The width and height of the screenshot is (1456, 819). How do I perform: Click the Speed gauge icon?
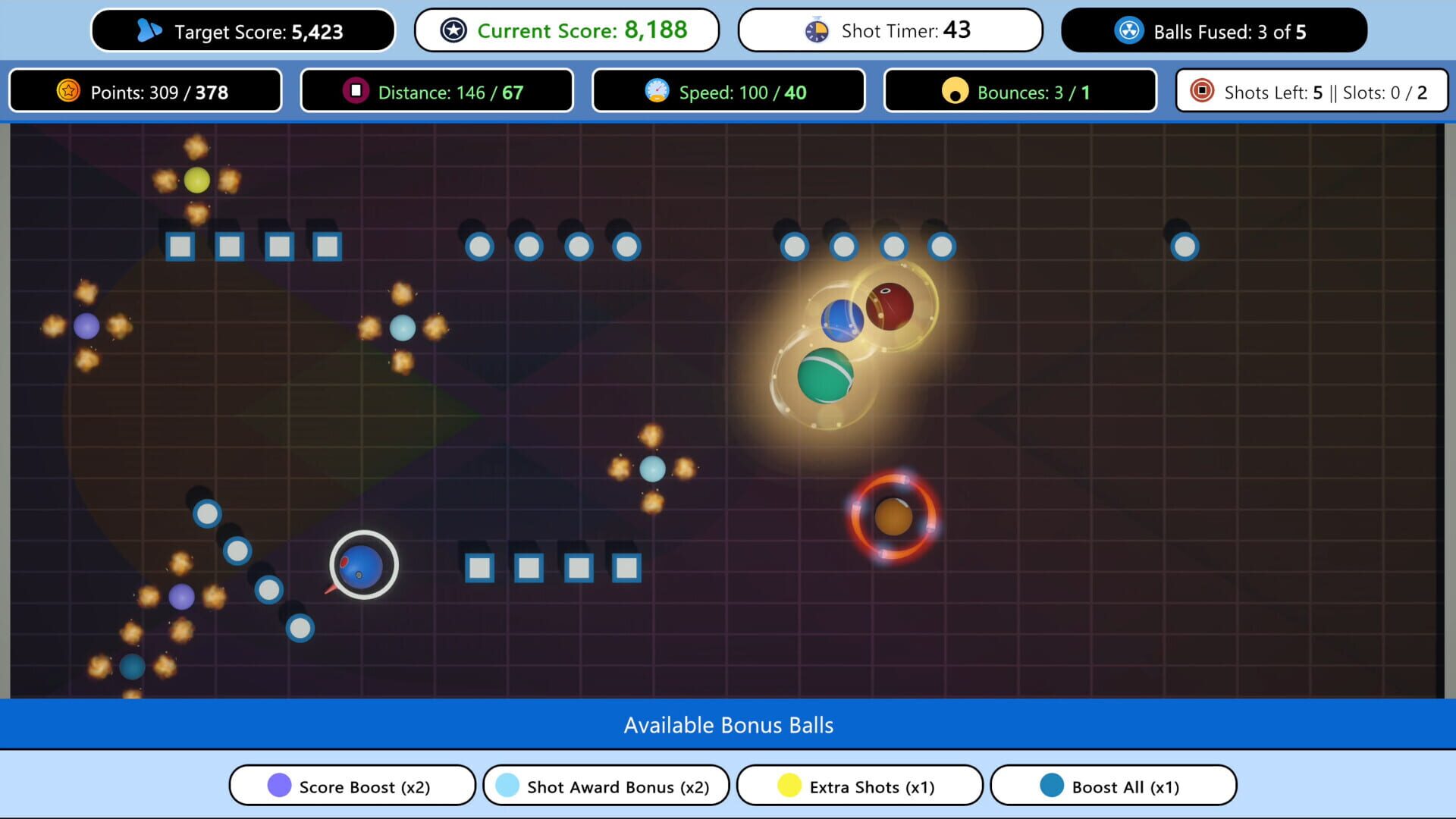click(658, 91)
